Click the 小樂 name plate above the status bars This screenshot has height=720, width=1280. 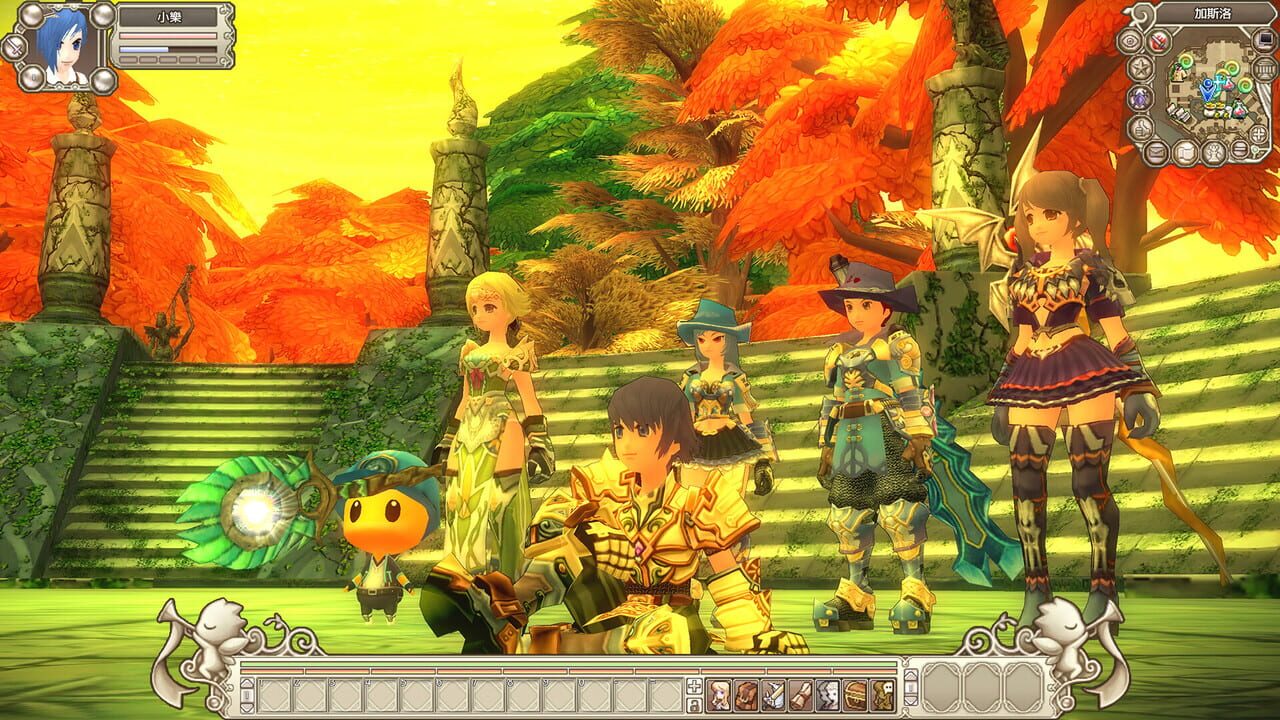click(x=169, y=17)
